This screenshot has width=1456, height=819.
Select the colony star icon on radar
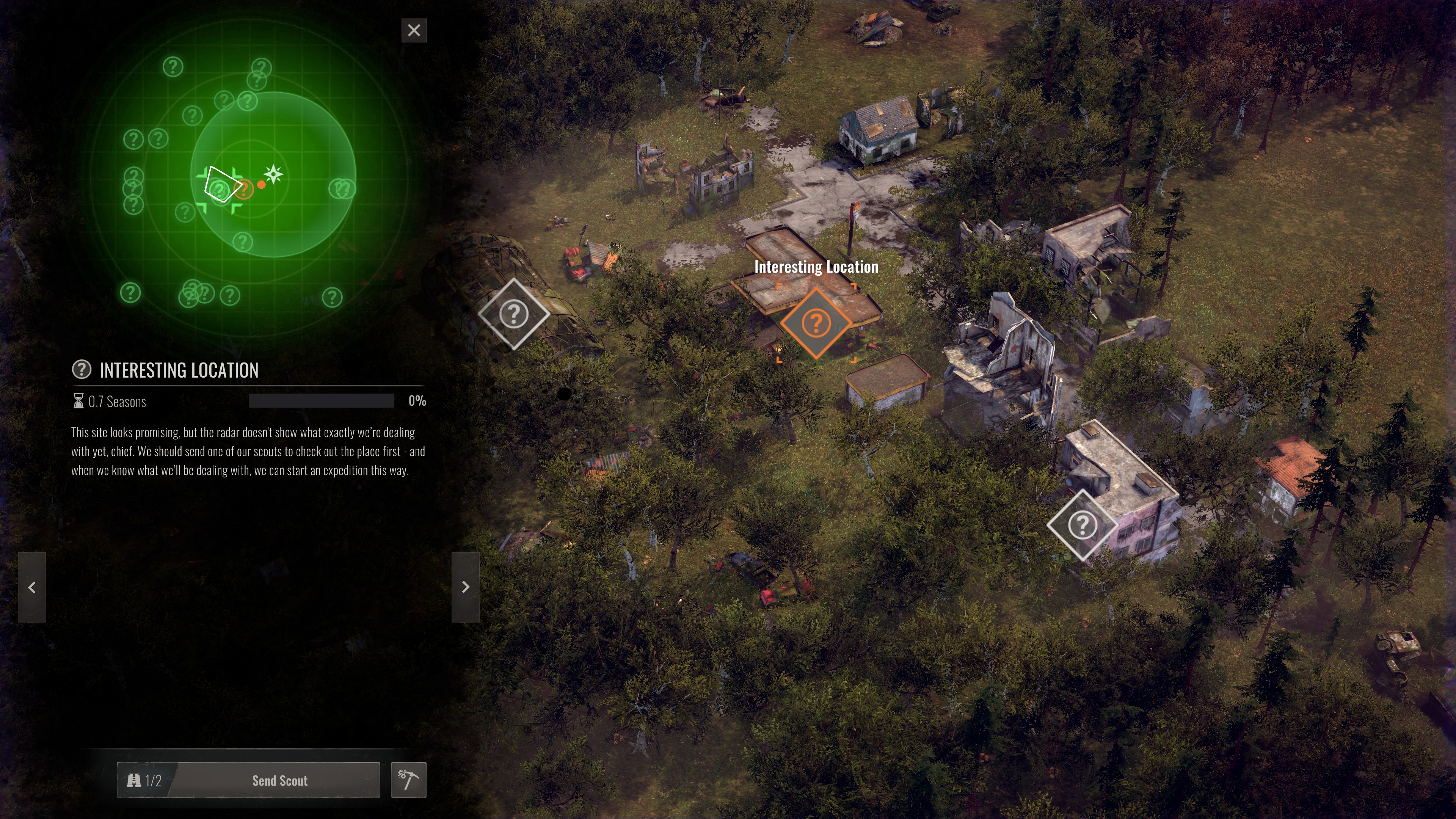[274, 174]
